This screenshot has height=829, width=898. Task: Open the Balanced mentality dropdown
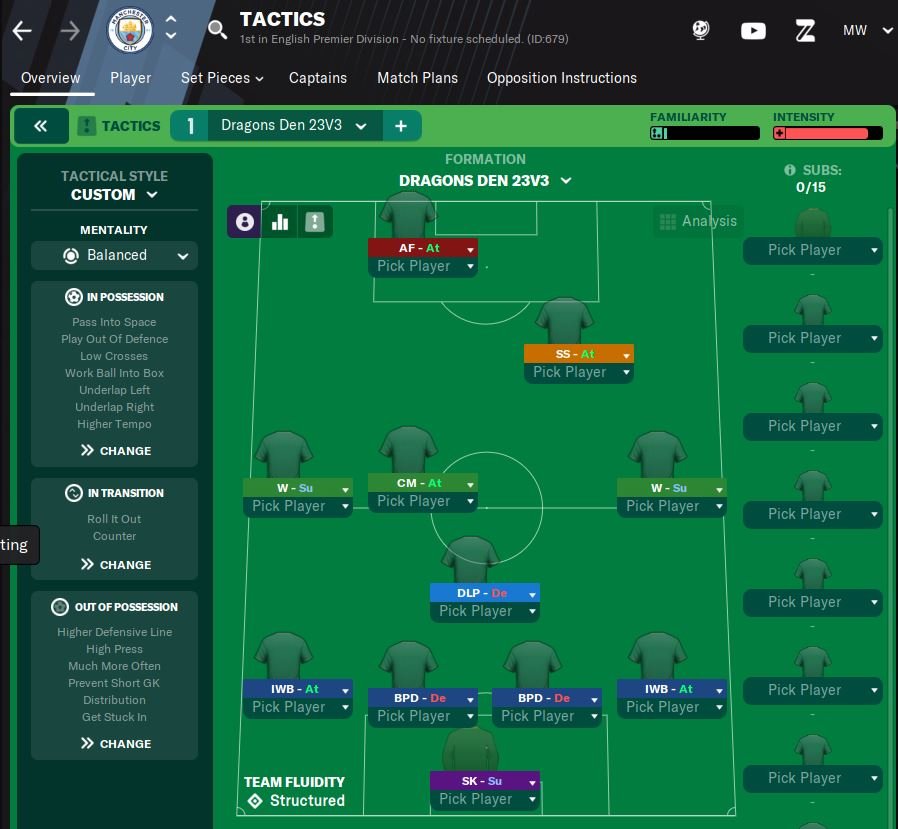point(114,255)
